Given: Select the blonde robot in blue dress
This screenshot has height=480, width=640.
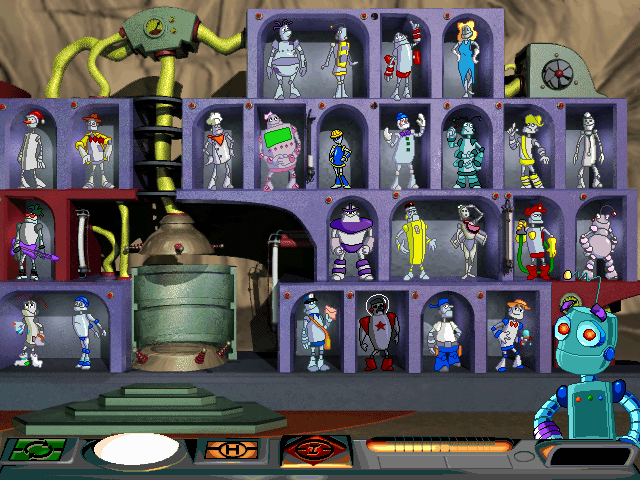Looking at the screenshot, I should pyautogui.click(x=466, y=54).
